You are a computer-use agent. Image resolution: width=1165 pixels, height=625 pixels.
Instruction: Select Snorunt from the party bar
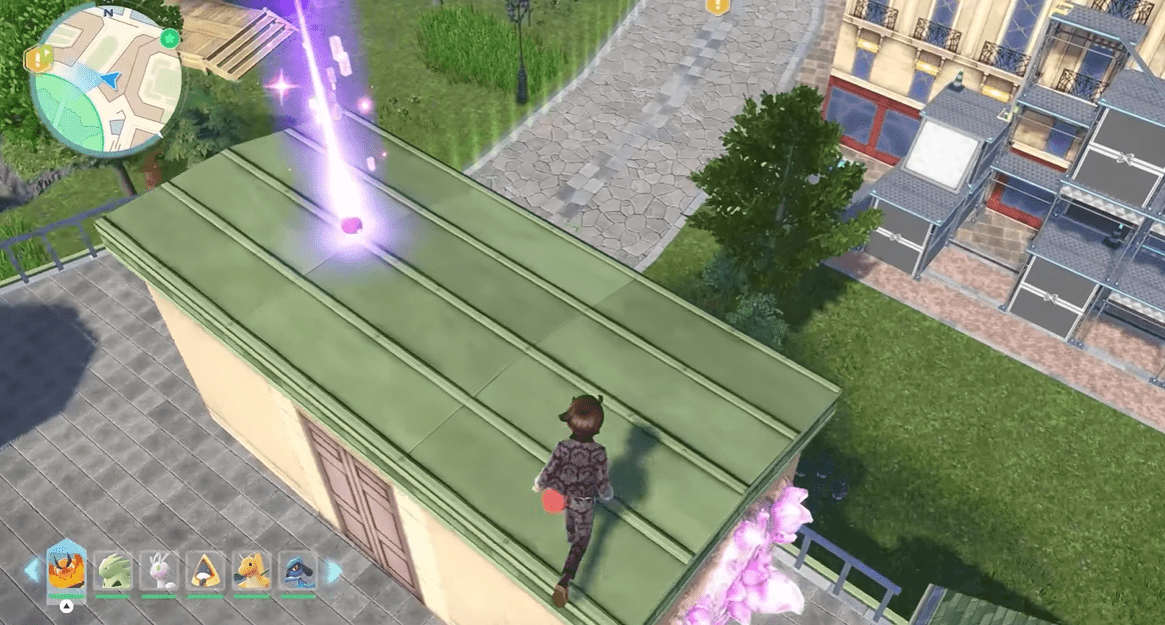(206, 571)
